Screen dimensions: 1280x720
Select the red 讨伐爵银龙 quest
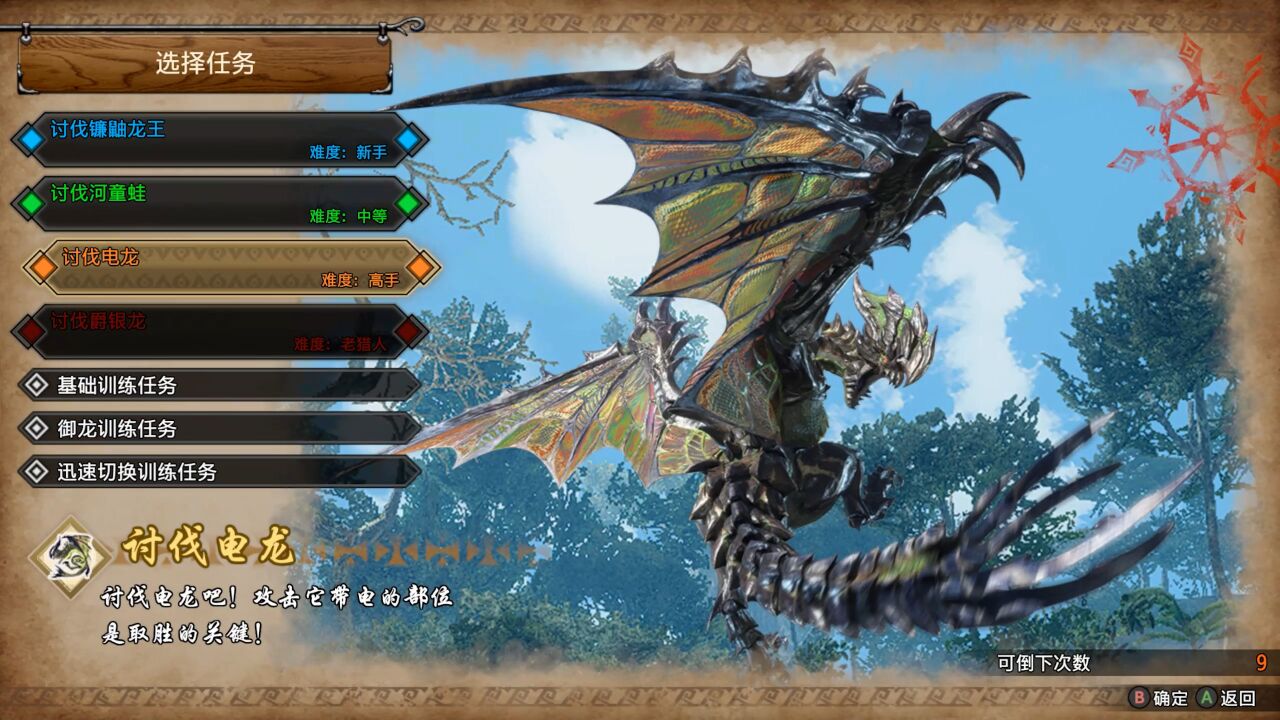pyautogui.click(x=220, y=331)
